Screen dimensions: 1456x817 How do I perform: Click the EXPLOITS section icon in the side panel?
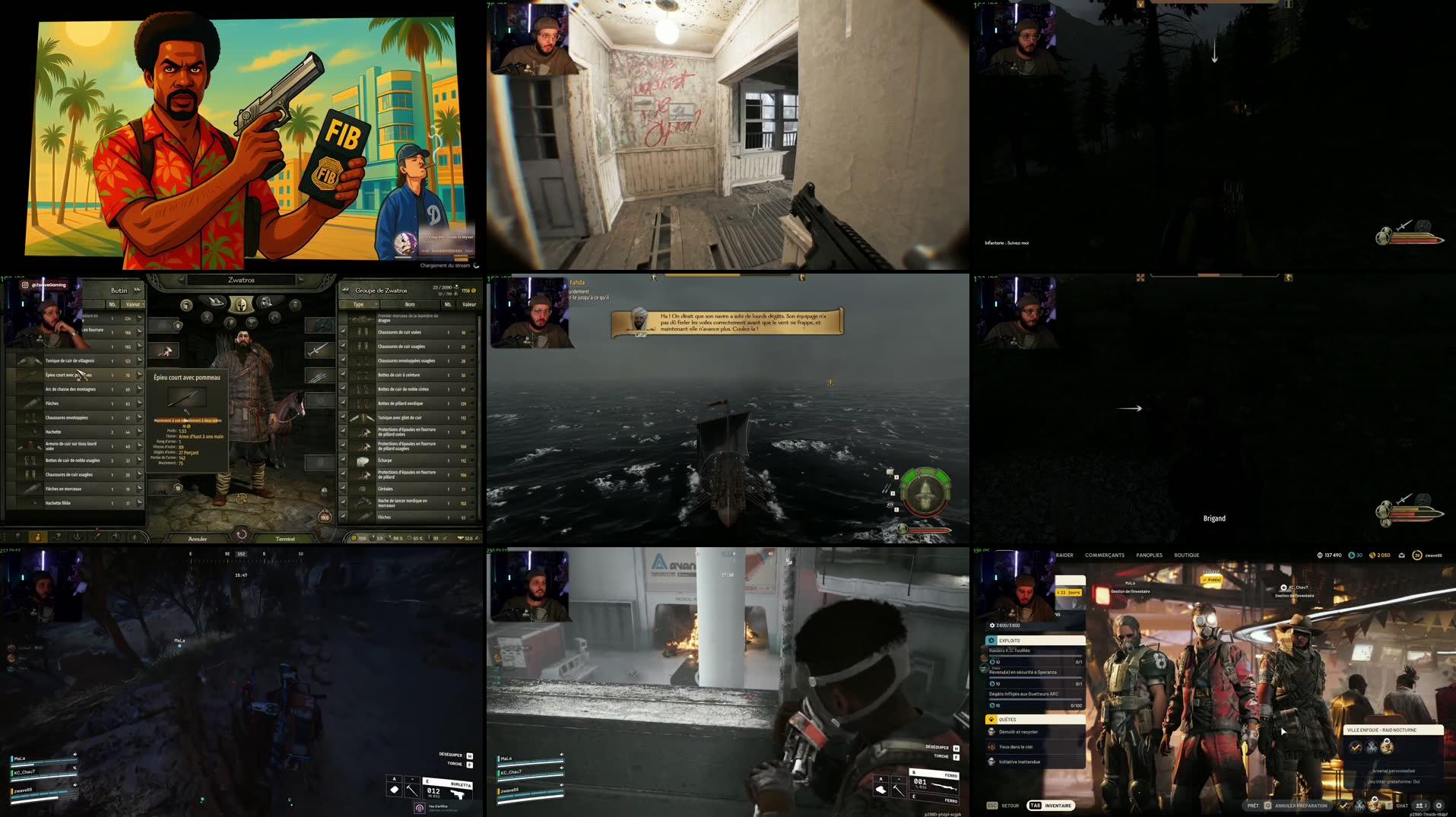[x=991, y=641]
